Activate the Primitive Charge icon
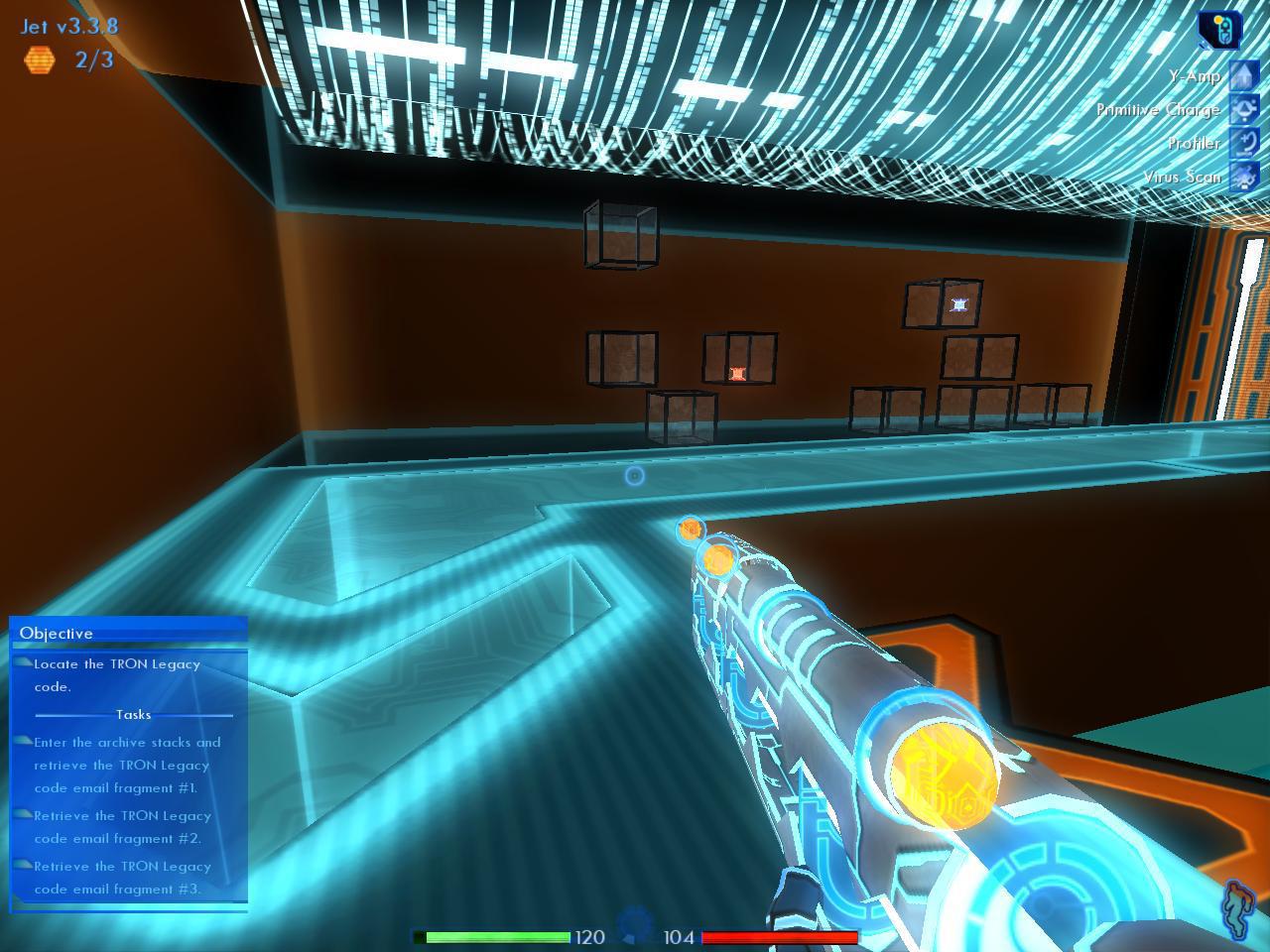 (1243, 109)
